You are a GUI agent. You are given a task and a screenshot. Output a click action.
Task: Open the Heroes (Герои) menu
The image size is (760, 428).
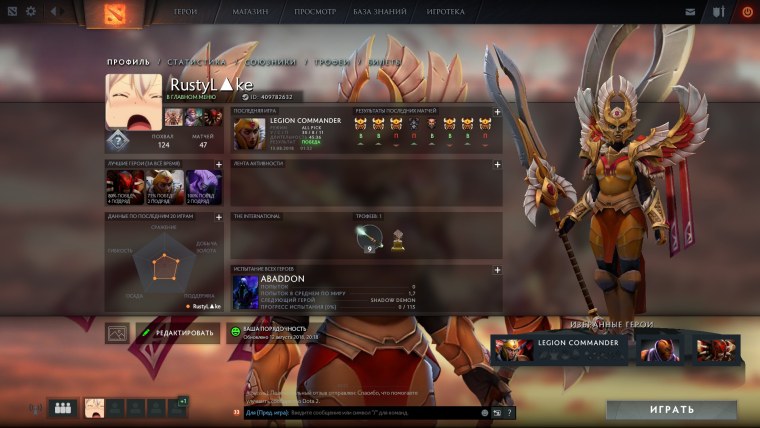click(x=185, y=12)
